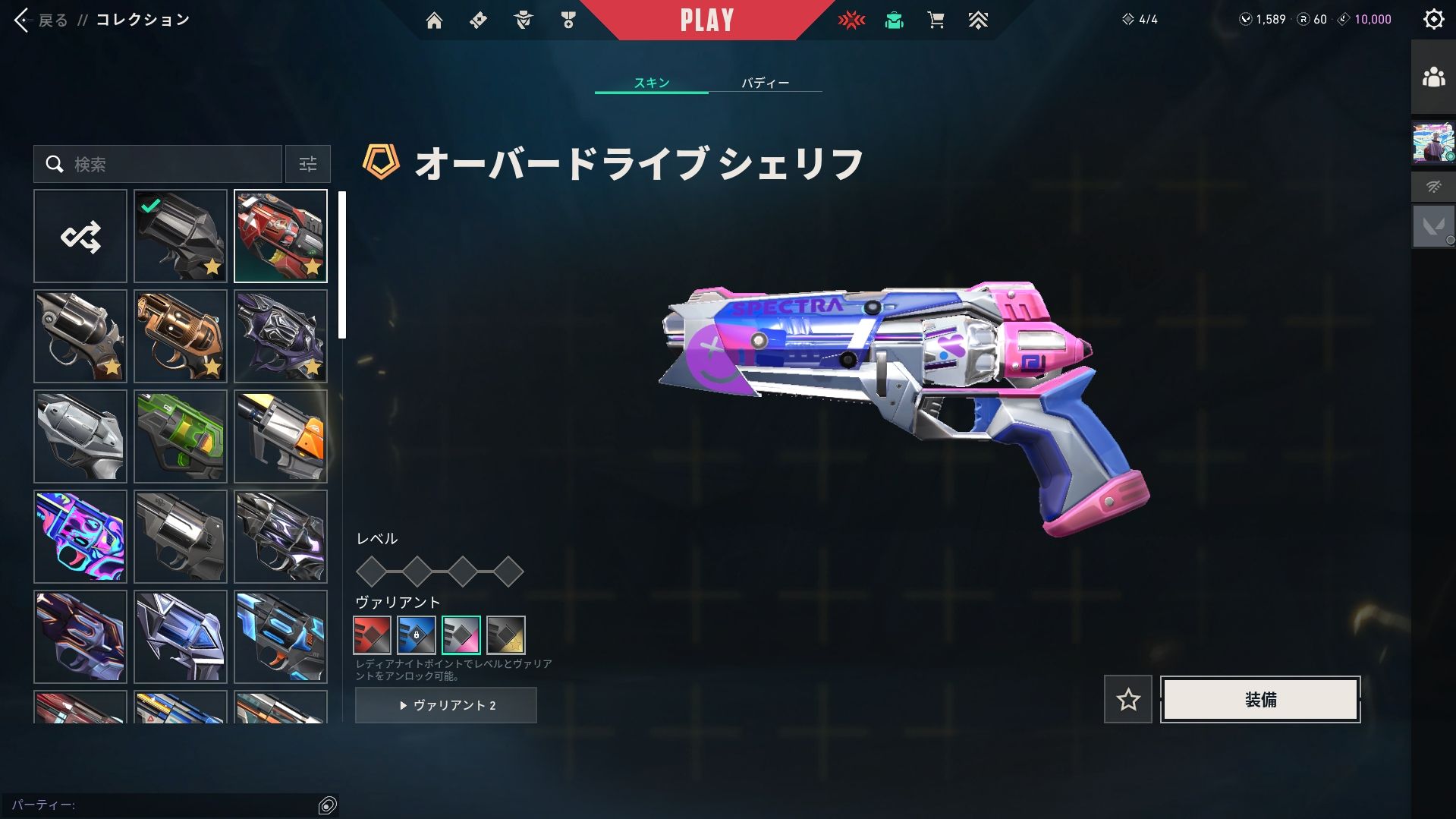This screenshot has width=1456, height=819.
Task: Open the settings gear
Action: point(1433,20)
